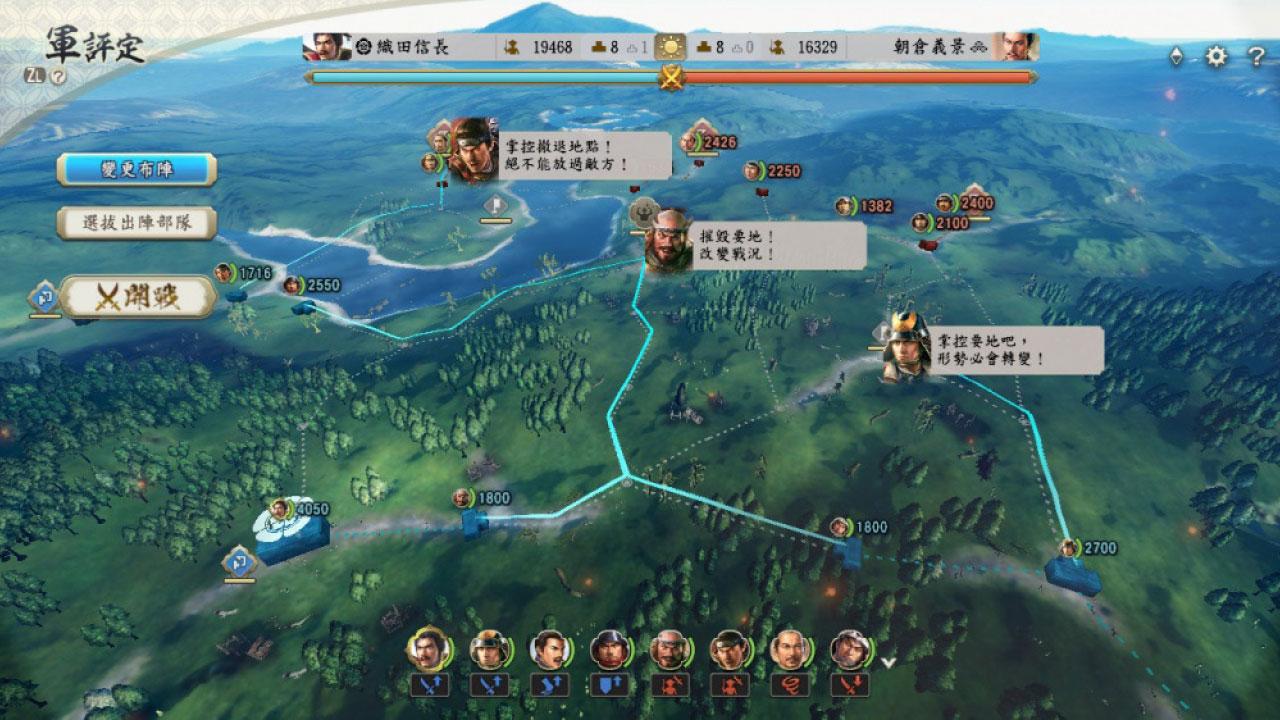Screen dimensions: 1280x720
Task: Open the gear settings icon
Action: (x=1216, y=57)
